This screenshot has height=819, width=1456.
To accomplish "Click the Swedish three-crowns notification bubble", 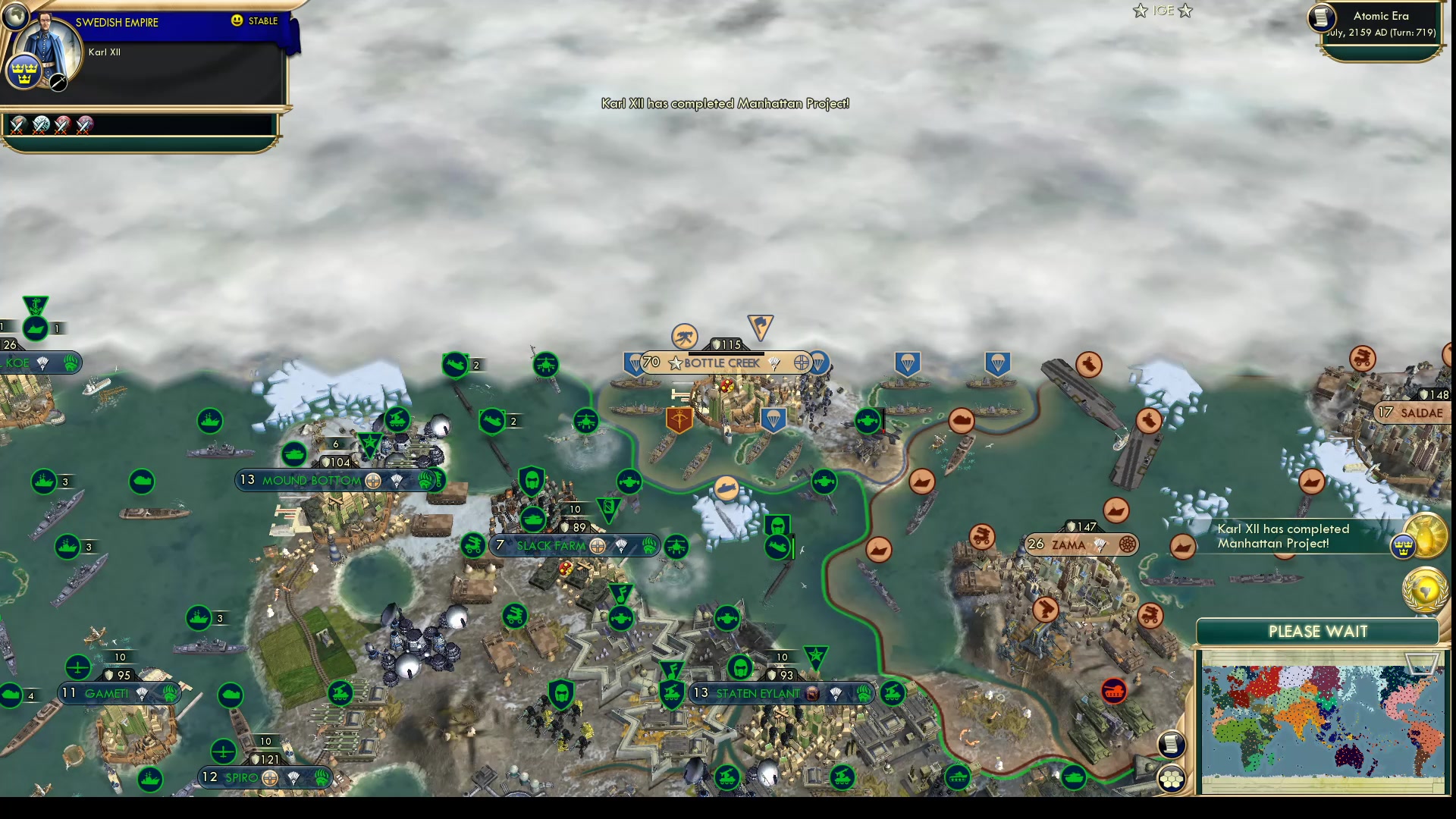I will tap(1404, 547).
